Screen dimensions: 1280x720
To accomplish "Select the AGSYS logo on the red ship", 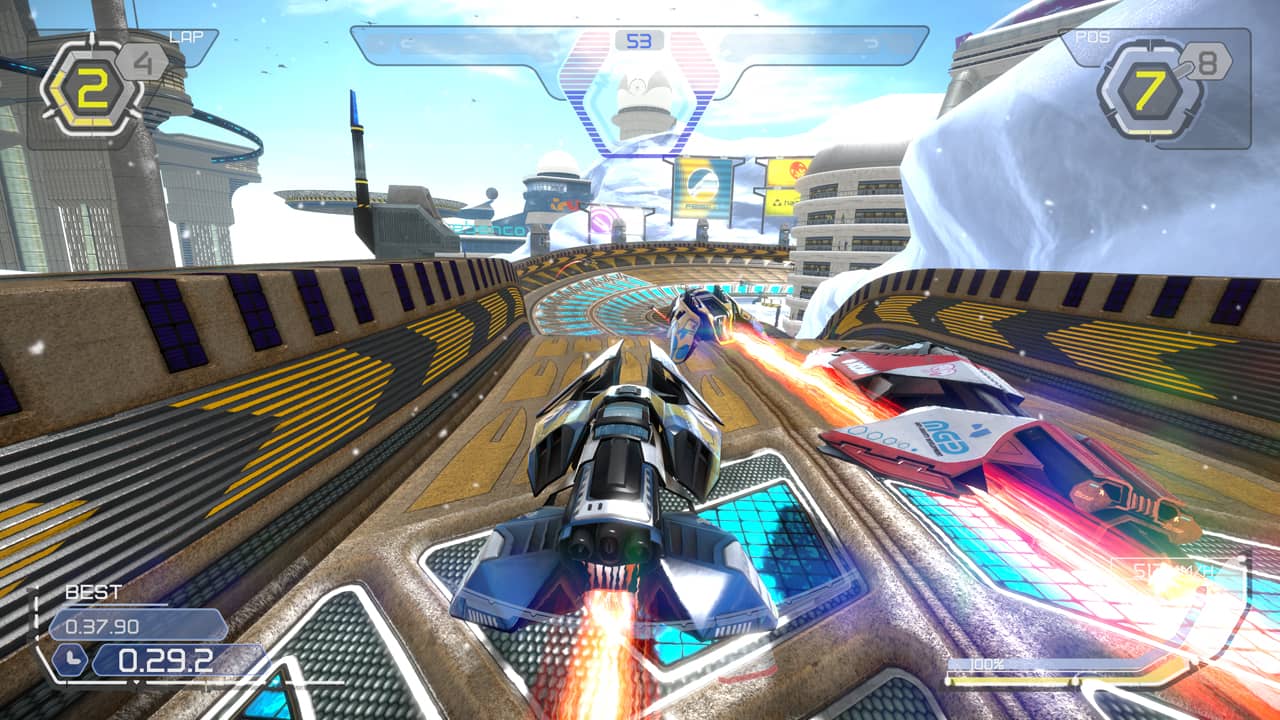I will [942, 437].
